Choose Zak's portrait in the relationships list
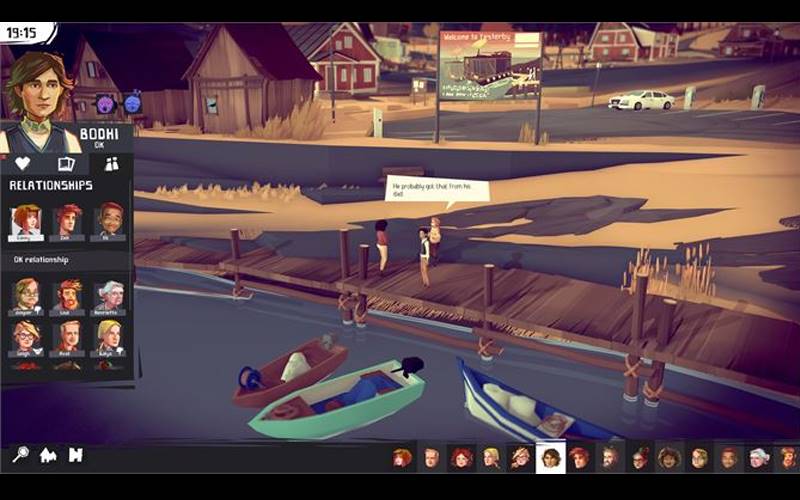Image resolution: width=800 pixels, height=500 pixels. [x=68, y=221]
